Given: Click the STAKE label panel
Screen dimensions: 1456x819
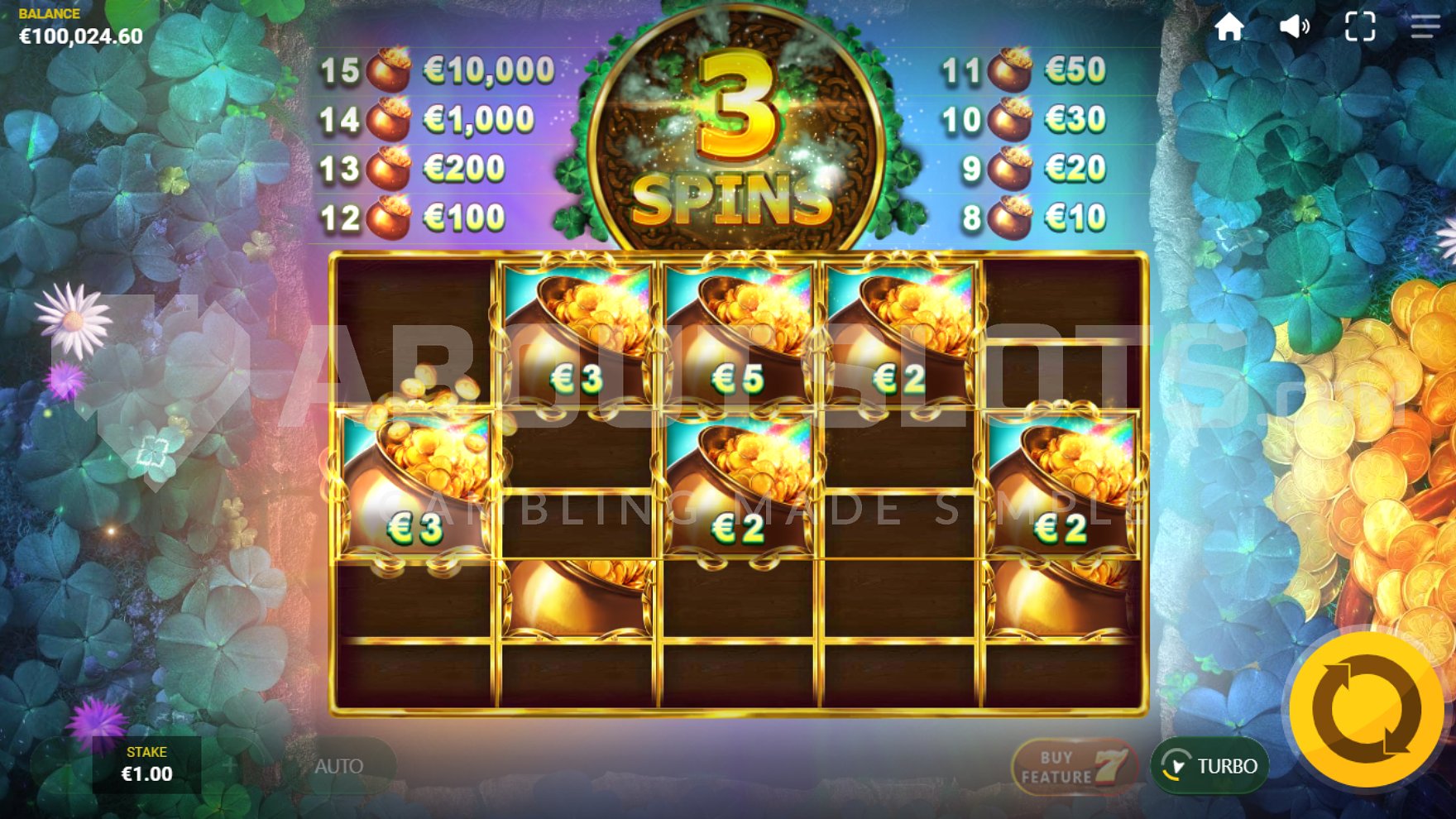Looking at the screenshot, I should (146, 754).
